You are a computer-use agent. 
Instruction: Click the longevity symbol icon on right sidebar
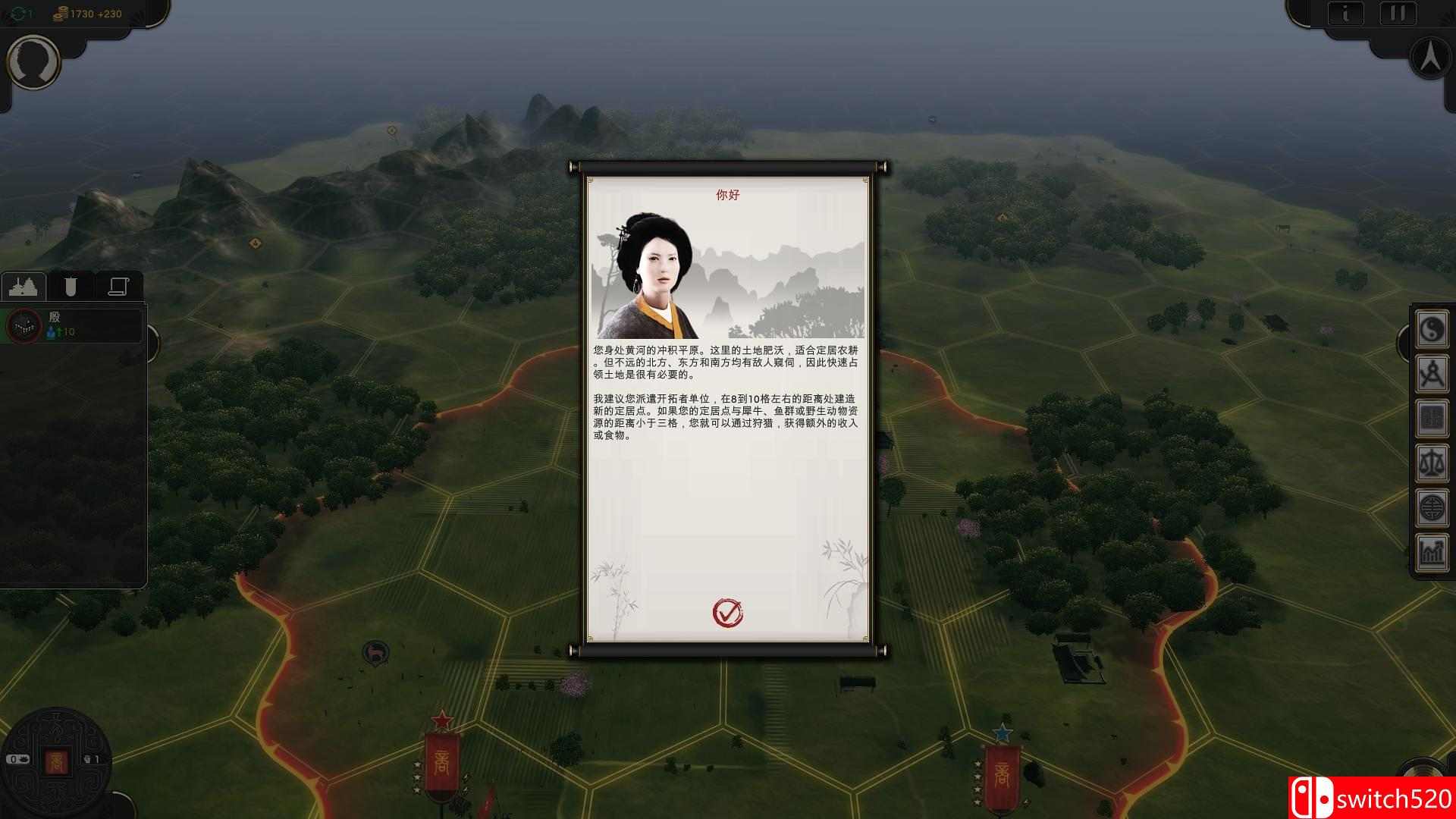click(x=1432, y=507)
